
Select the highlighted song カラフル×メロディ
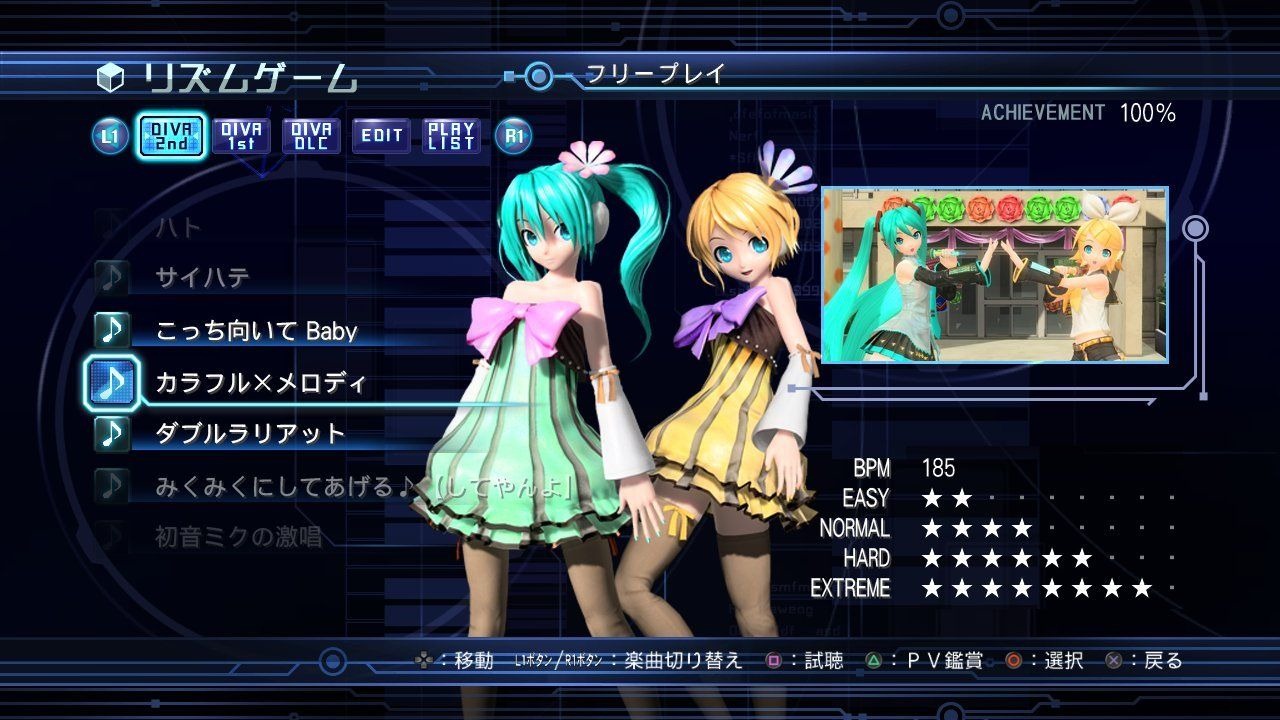tap(260, 382)
